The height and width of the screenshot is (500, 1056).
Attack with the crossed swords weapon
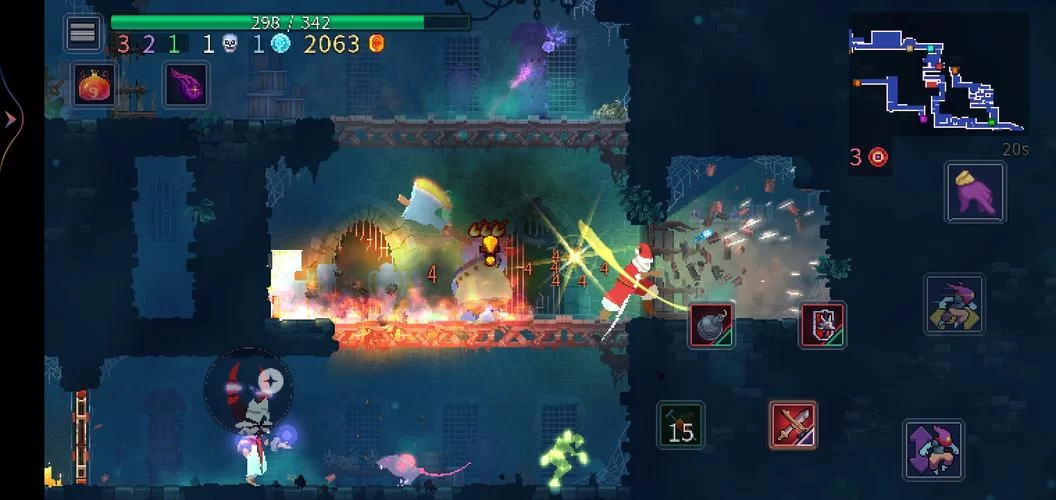pyautogui.click(x=793, y=424)
